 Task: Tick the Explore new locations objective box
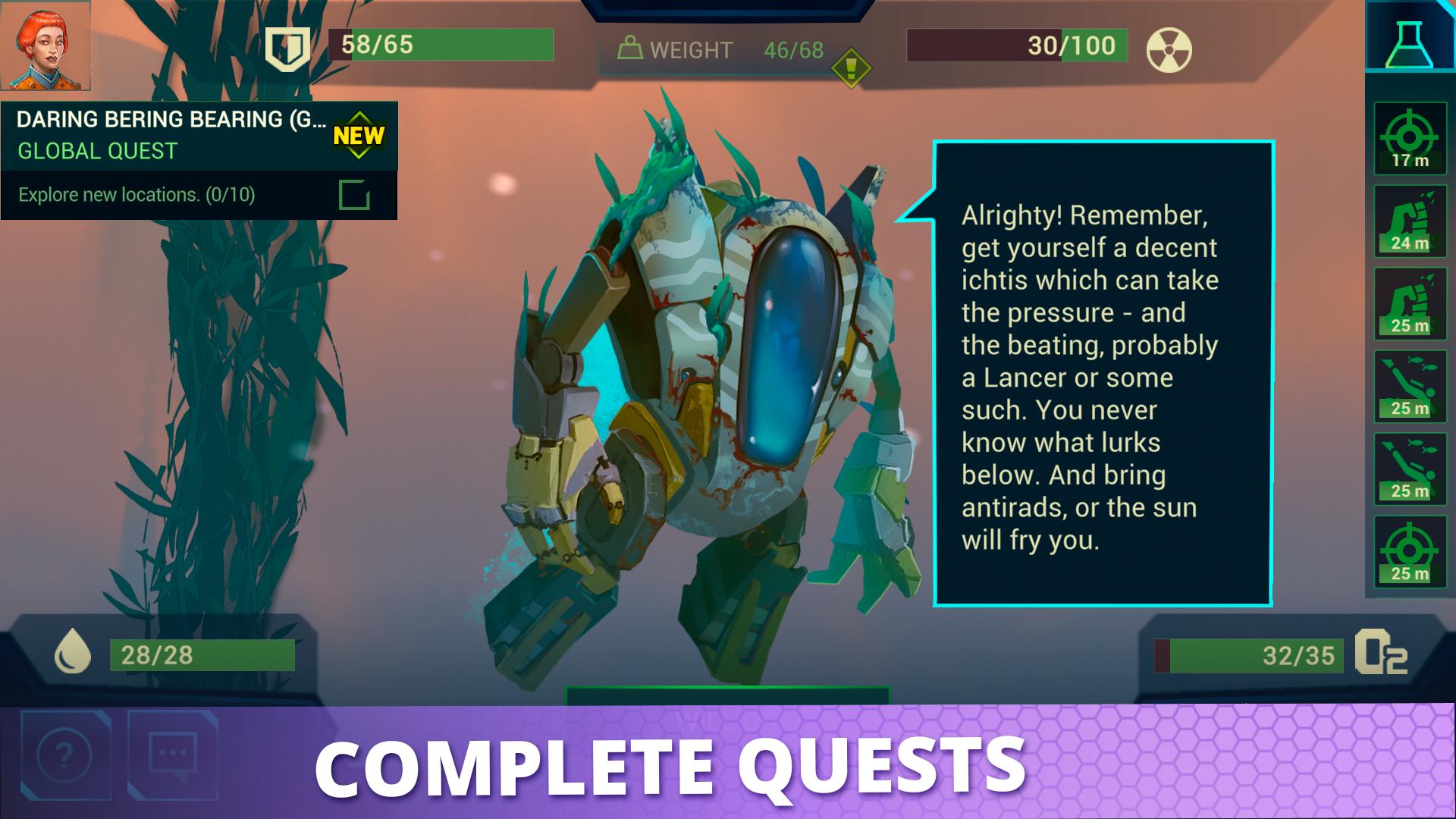354,195
